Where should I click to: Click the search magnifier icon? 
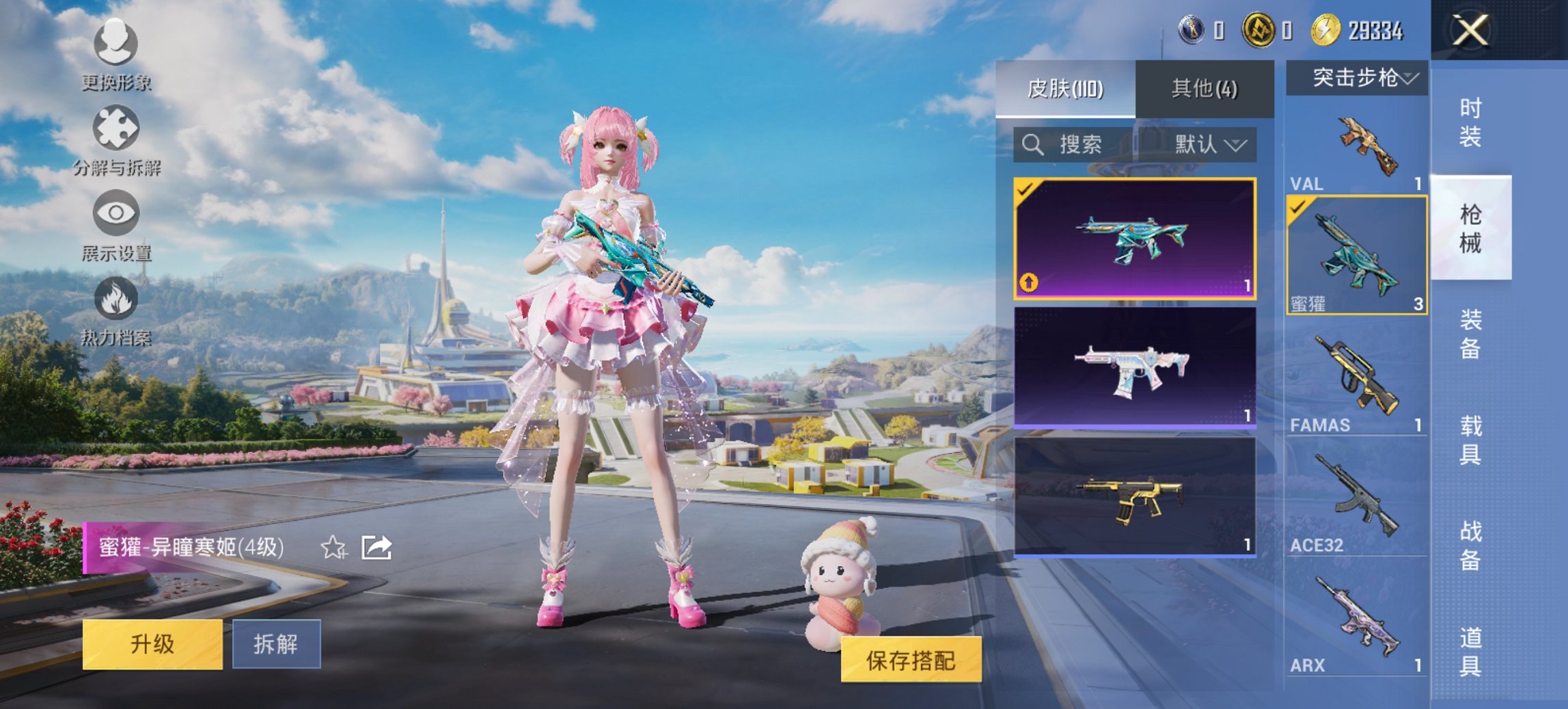coord(1034,144)
